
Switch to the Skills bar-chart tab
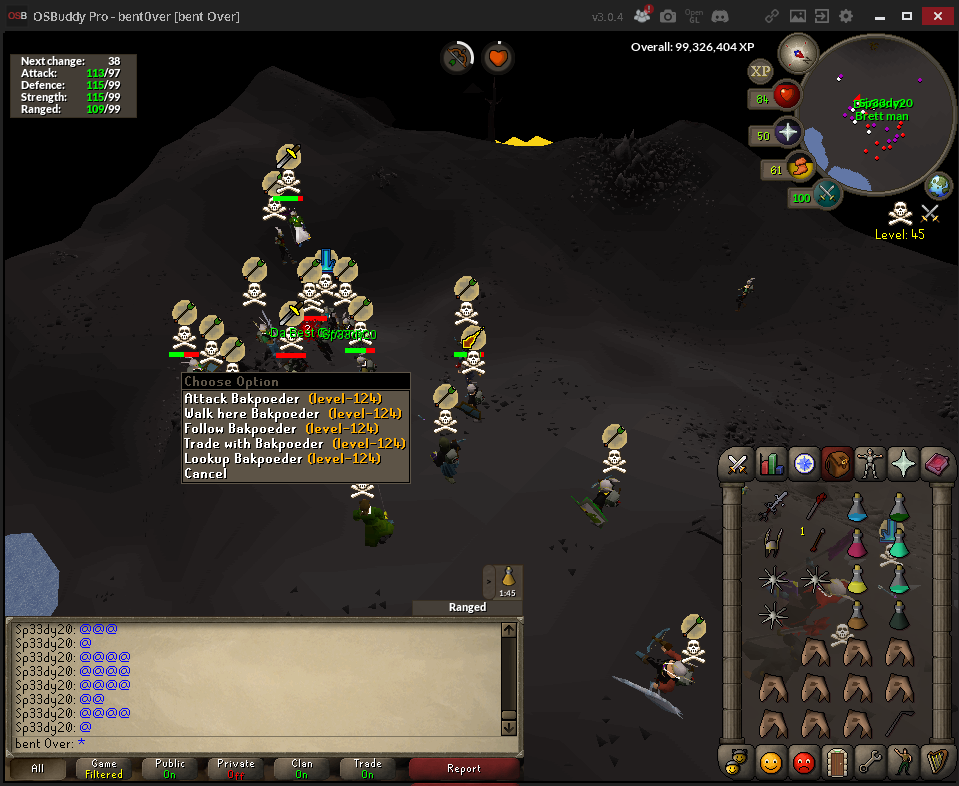coord(771,464)
